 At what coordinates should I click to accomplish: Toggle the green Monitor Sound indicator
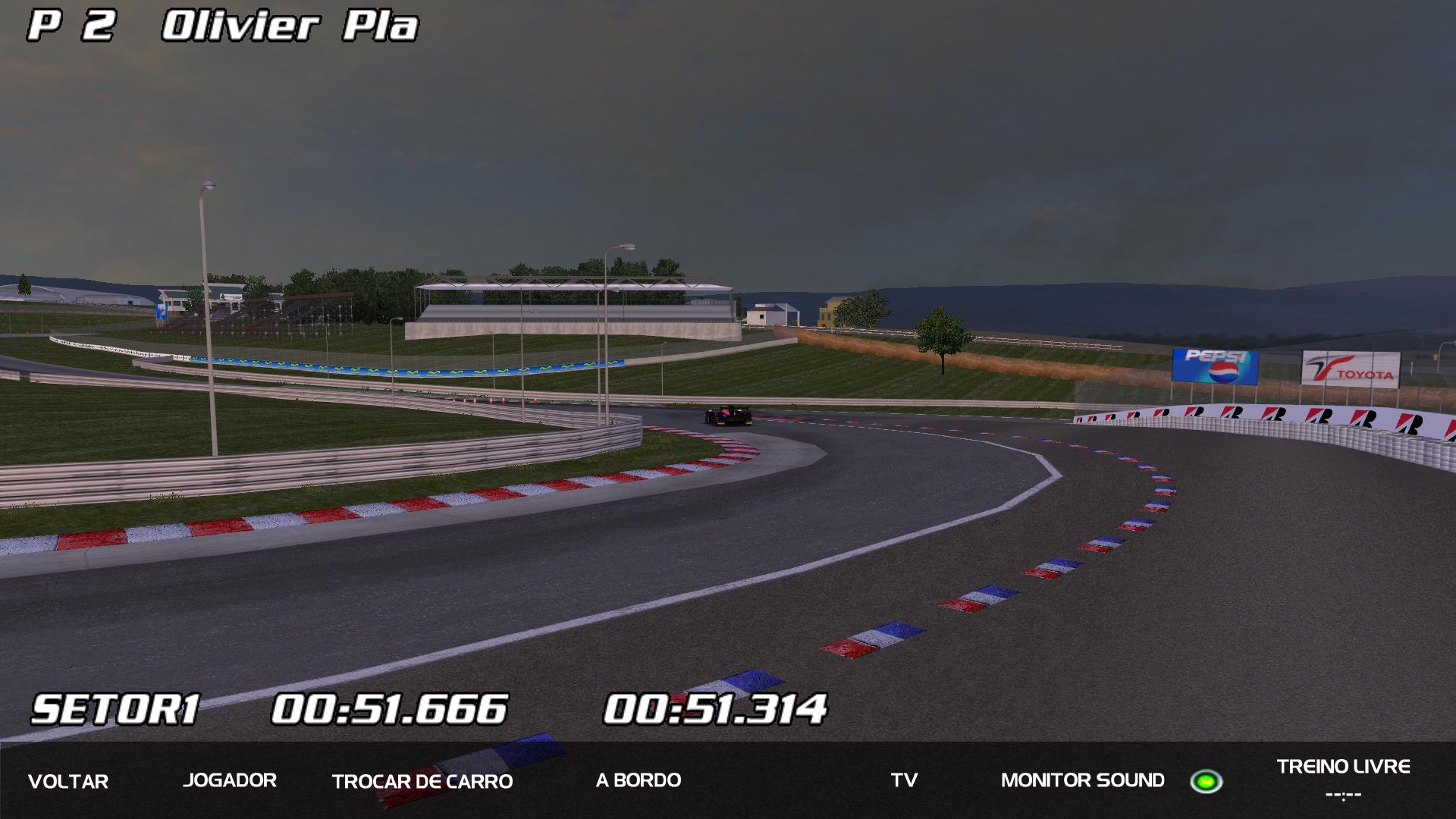pyautogui.click(x=1205, y=781)
